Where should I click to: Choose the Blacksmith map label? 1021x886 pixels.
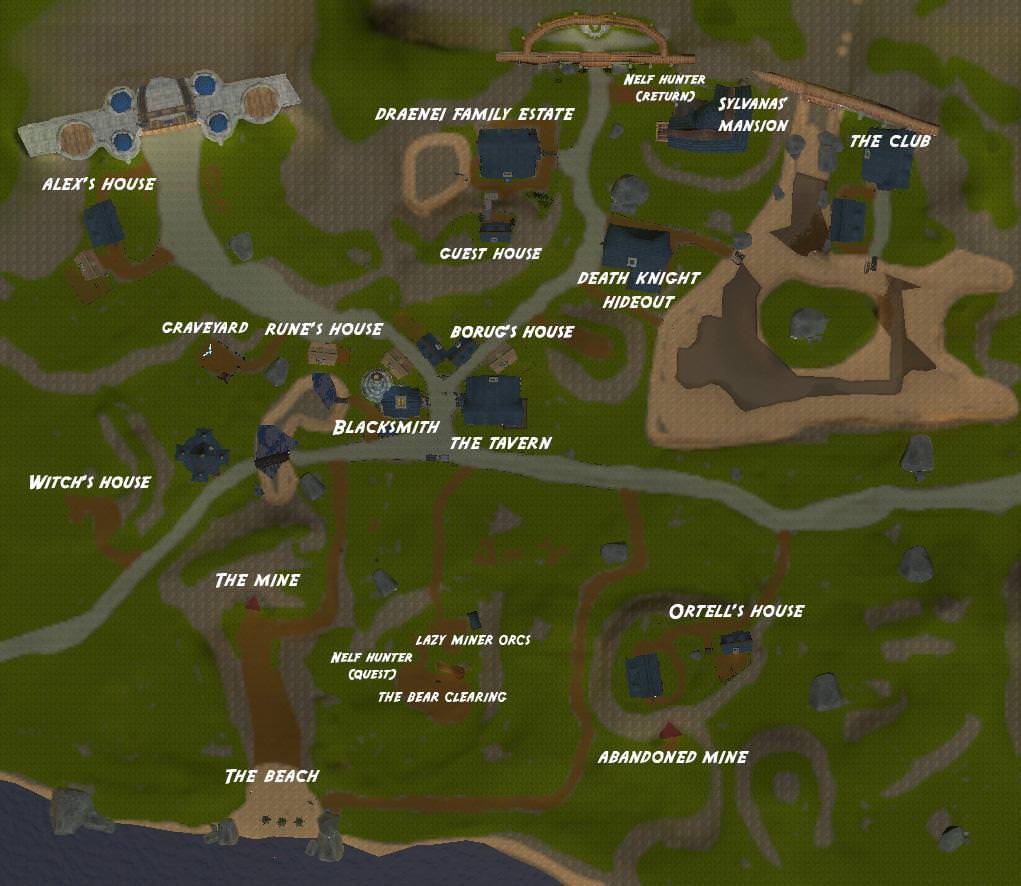point(386,427)
